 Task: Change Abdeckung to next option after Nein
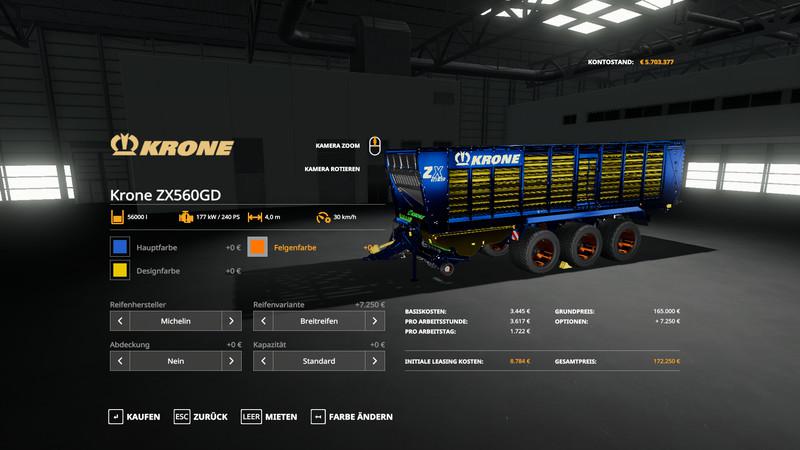point(231,361)
